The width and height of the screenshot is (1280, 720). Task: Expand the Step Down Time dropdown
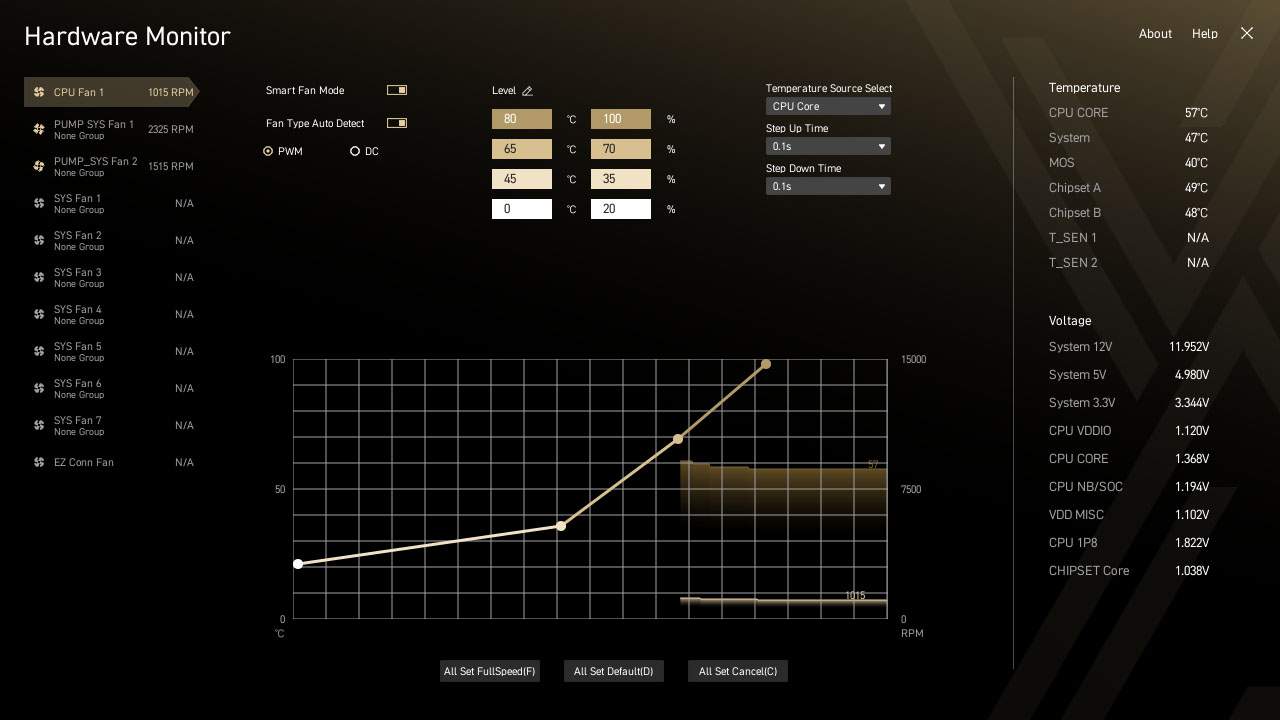click(x=828, y=186)
